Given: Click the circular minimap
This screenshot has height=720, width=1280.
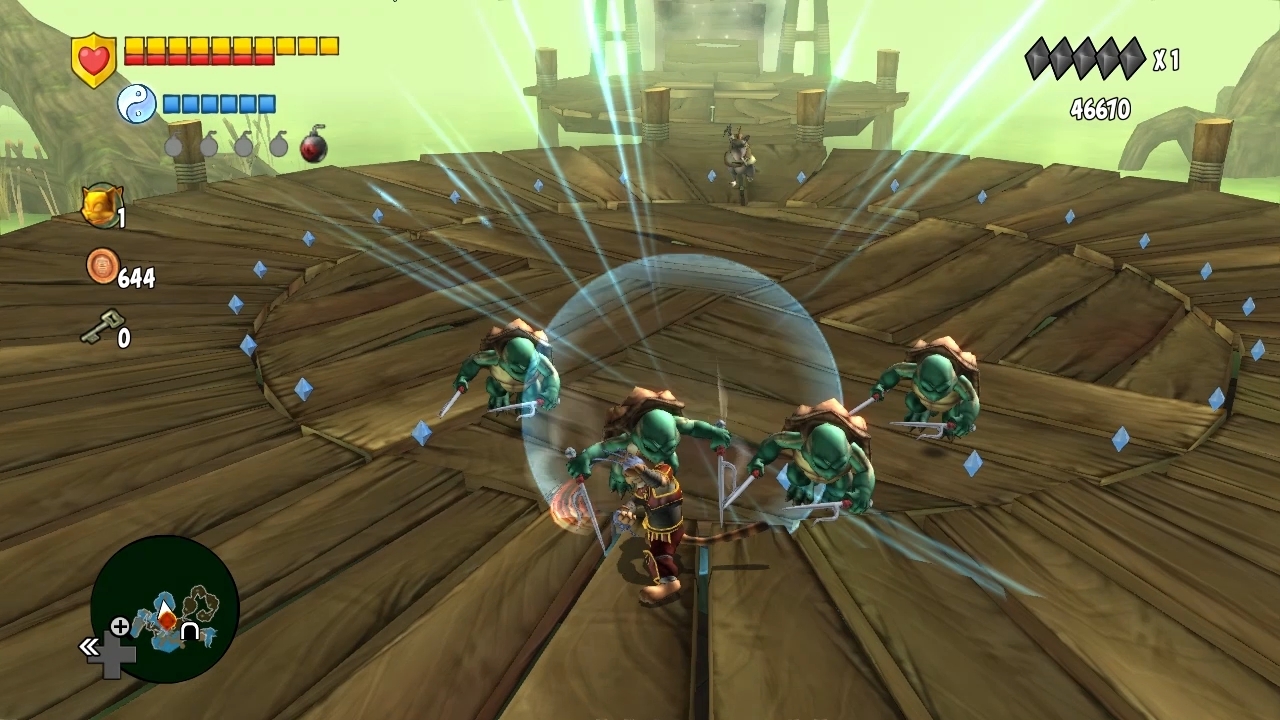Looking at the screenshot, I should point(165,609).
